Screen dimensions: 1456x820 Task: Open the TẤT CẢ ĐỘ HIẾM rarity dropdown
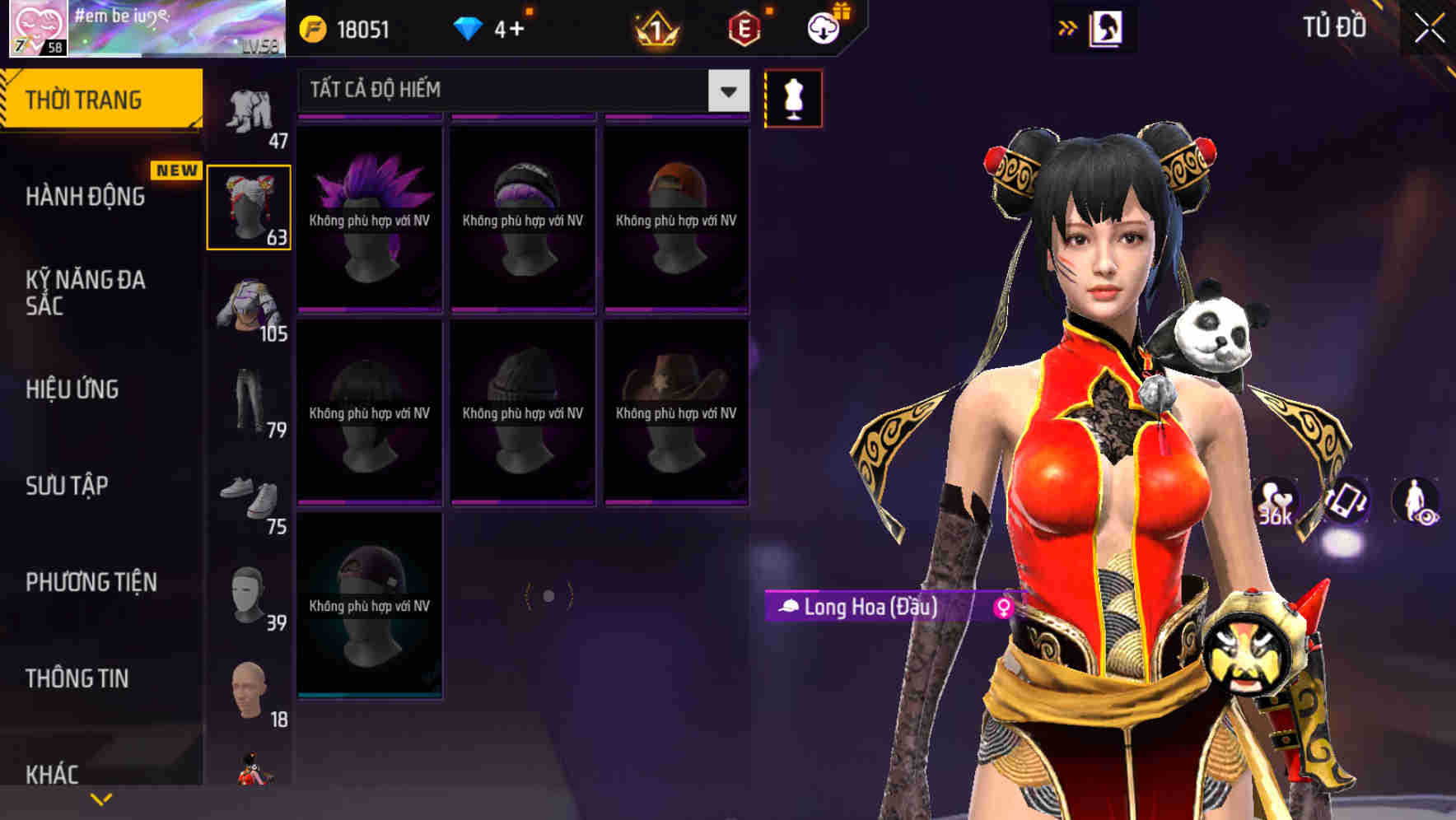click(519, 91)
